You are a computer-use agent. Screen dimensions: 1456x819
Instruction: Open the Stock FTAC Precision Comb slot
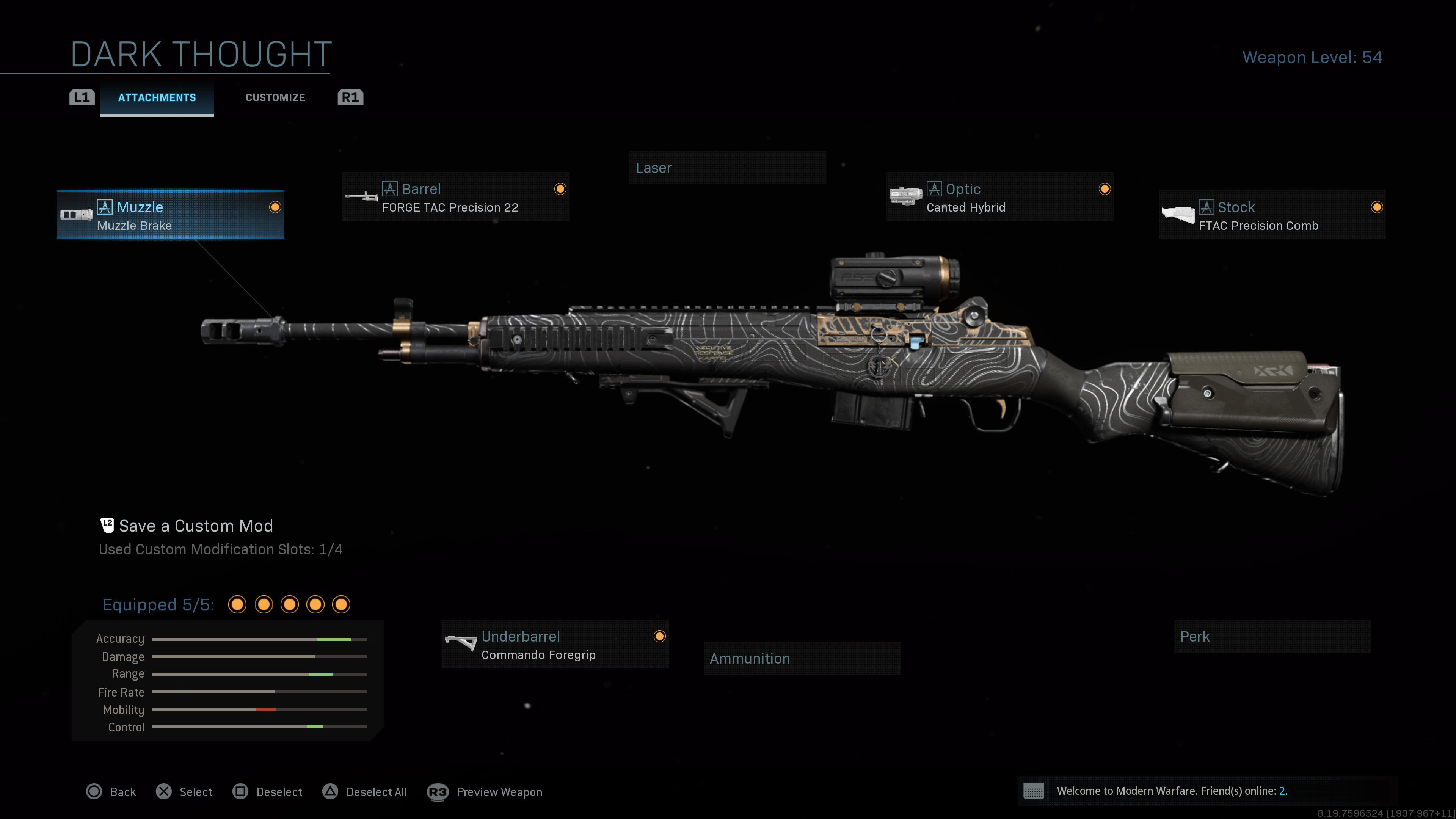point(1272,215)
